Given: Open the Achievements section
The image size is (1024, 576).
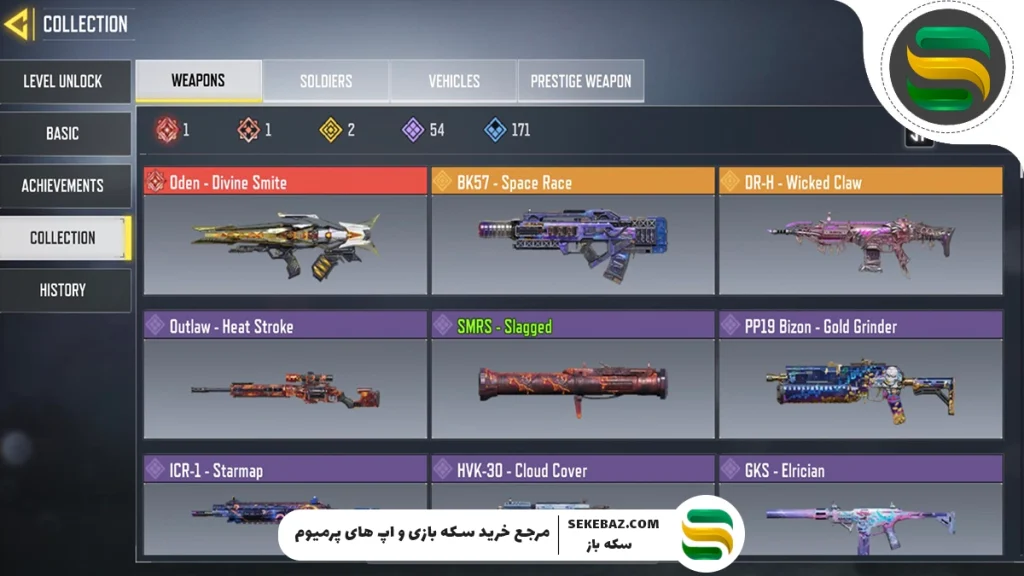Looking at the screenshot, I should coord(64,186).
